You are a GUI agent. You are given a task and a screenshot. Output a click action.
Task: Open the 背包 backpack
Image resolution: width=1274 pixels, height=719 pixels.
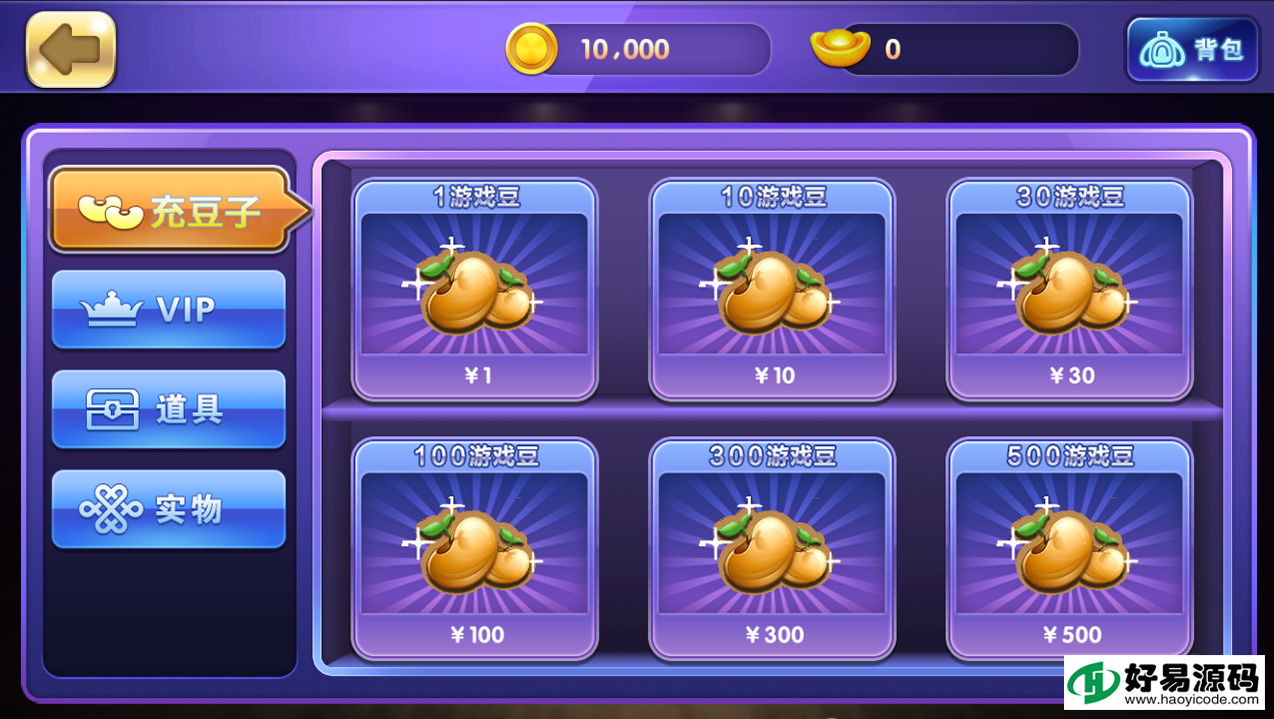[1191, 50]
